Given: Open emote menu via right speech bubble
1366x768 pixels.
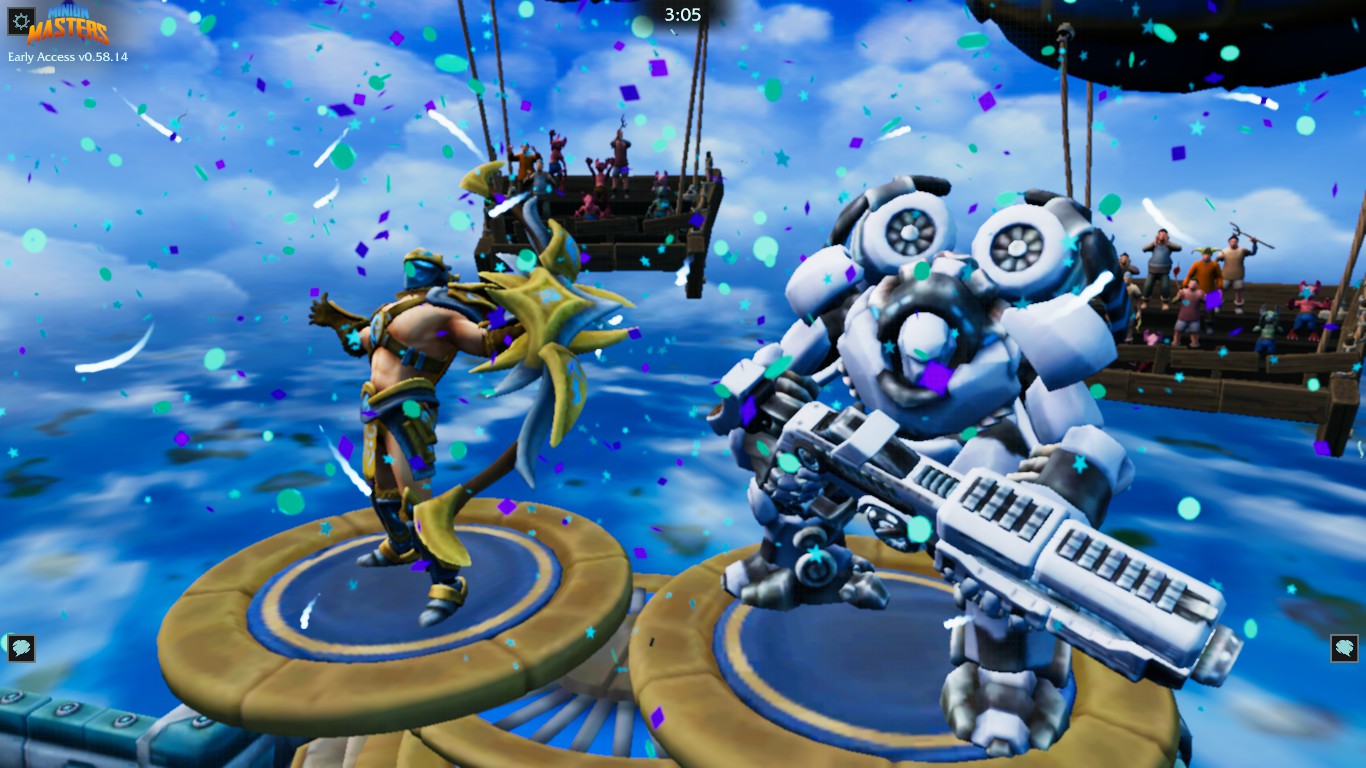Looking at the screenshot, I should coord(1344,648).
